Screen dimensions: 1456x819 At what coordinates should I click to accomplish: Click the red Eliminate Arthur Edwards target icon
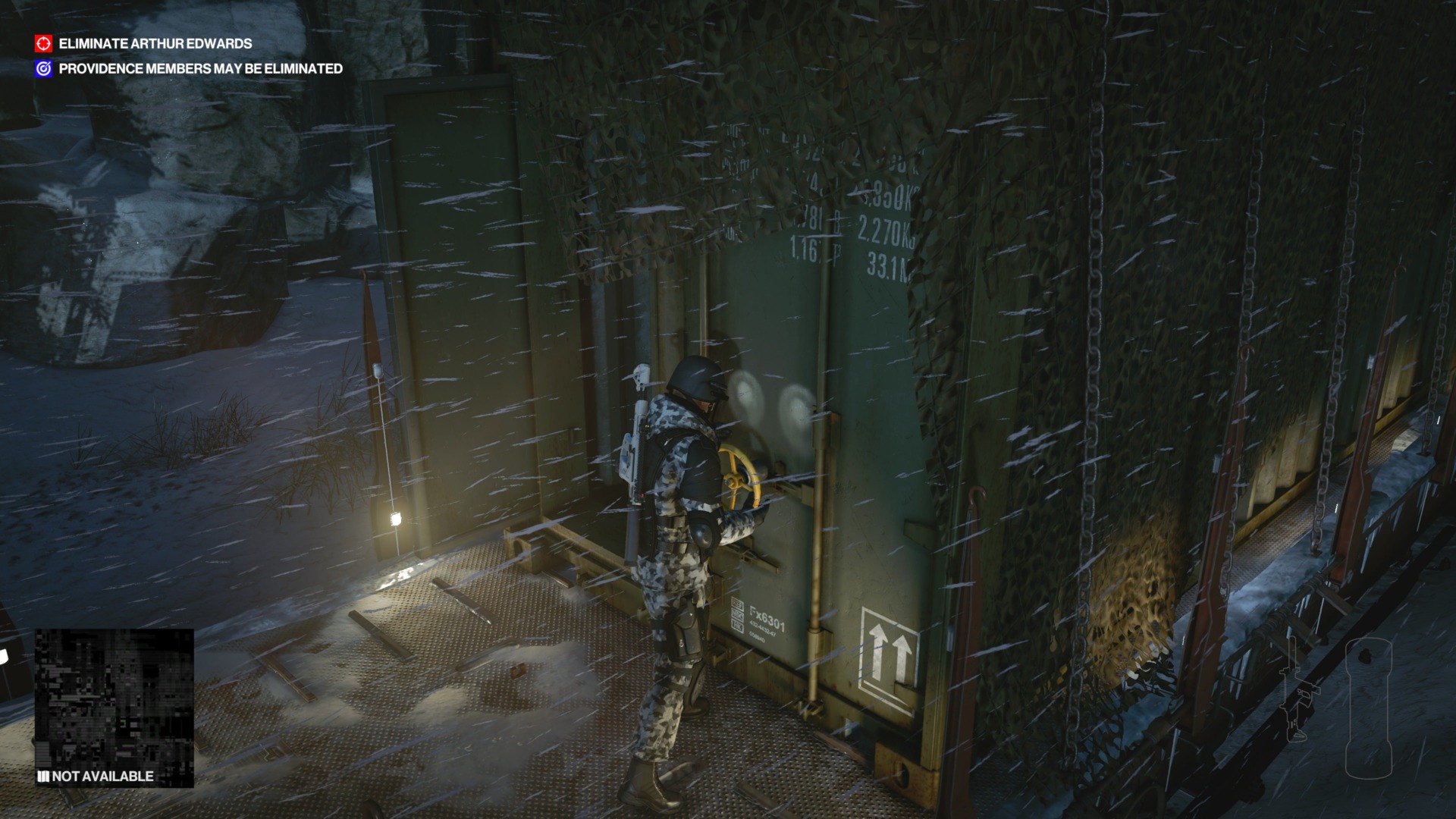43,44
